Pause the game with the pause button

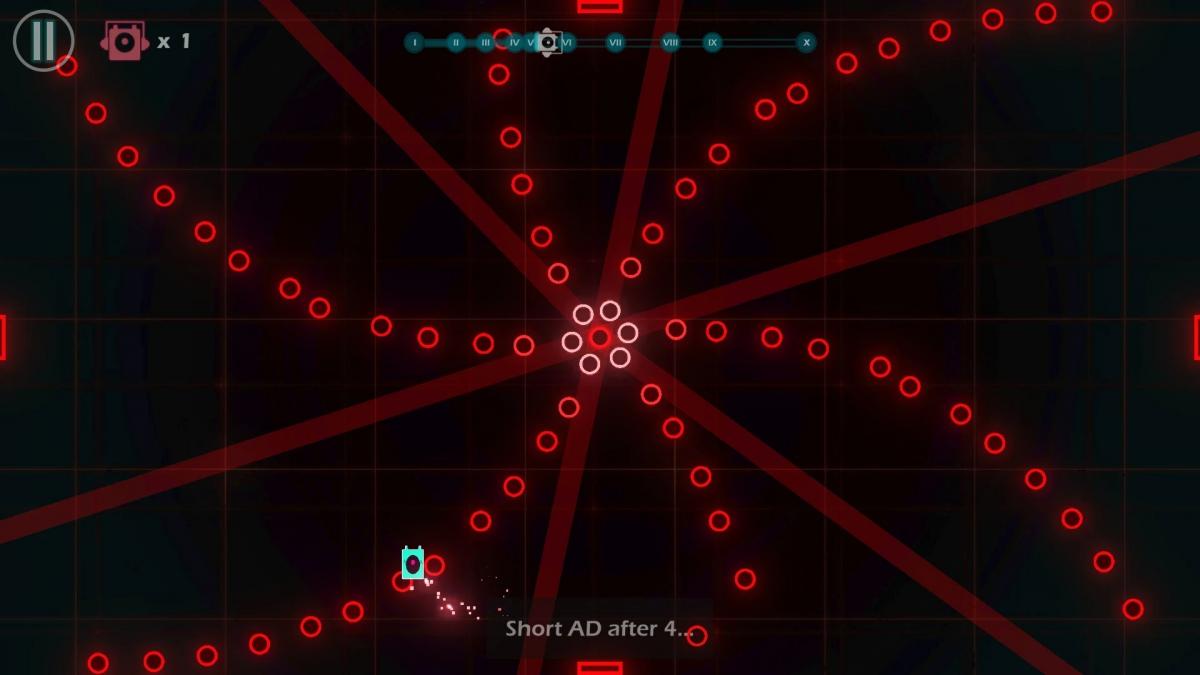43,41
